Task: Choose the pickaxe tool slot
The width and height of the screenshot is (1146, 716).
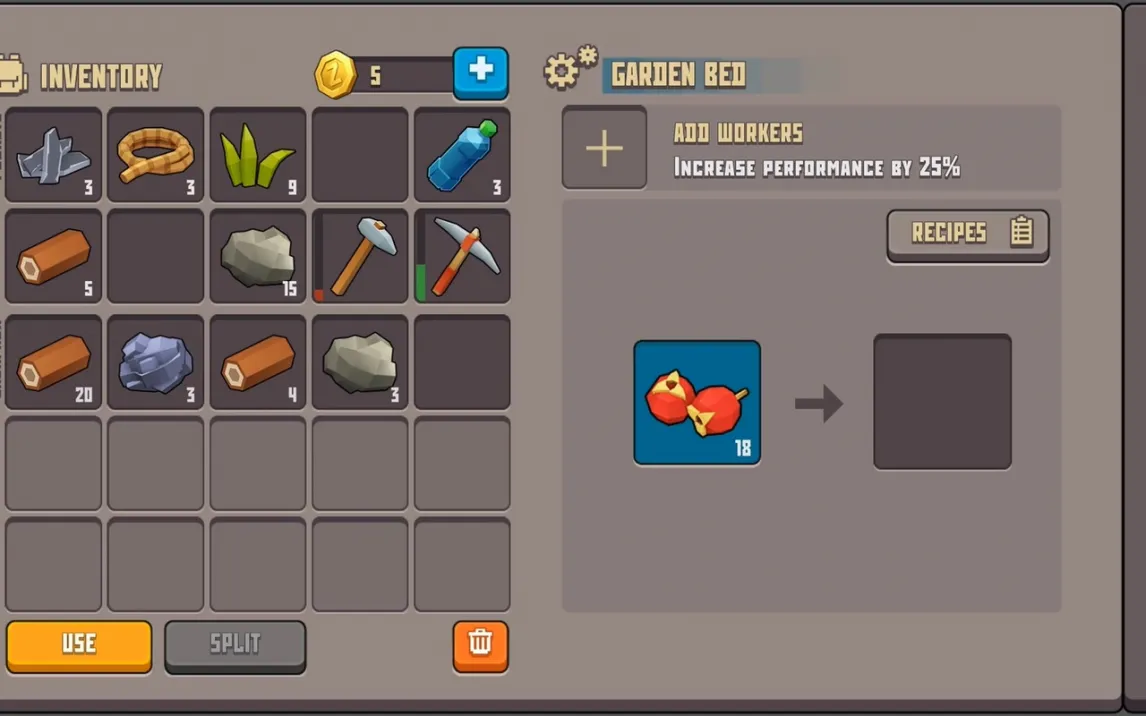Action: point(462,256)
